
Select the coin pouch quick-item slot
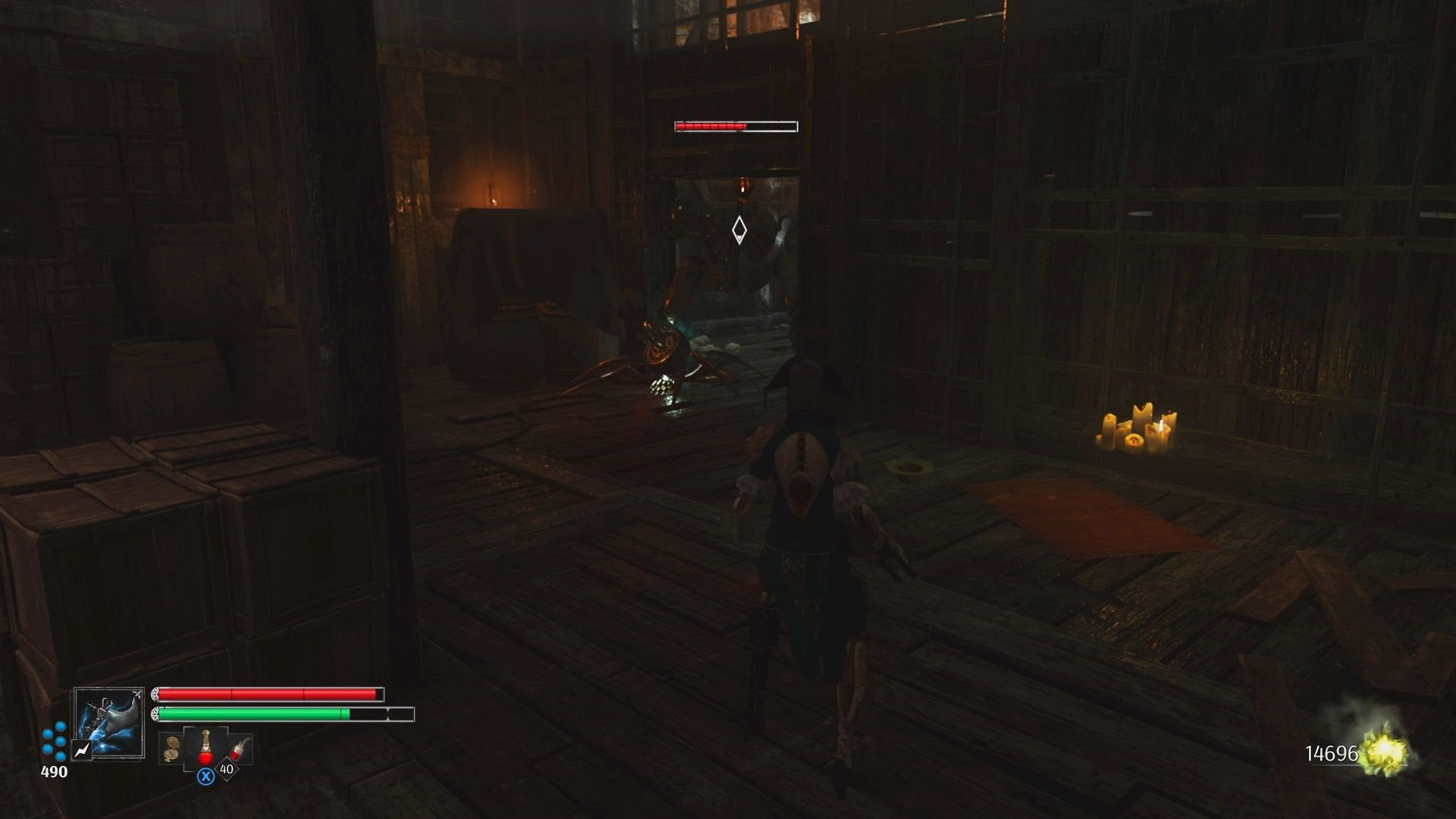[171, 748]
